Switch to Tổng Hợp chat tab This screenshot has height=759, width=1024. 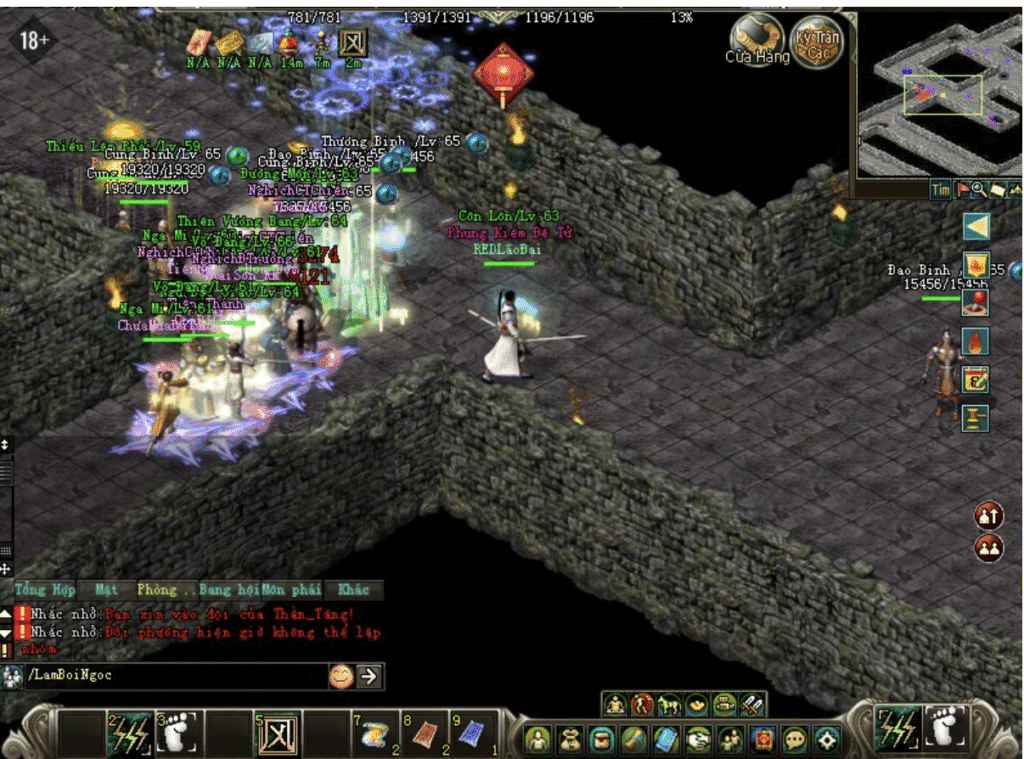44,589
